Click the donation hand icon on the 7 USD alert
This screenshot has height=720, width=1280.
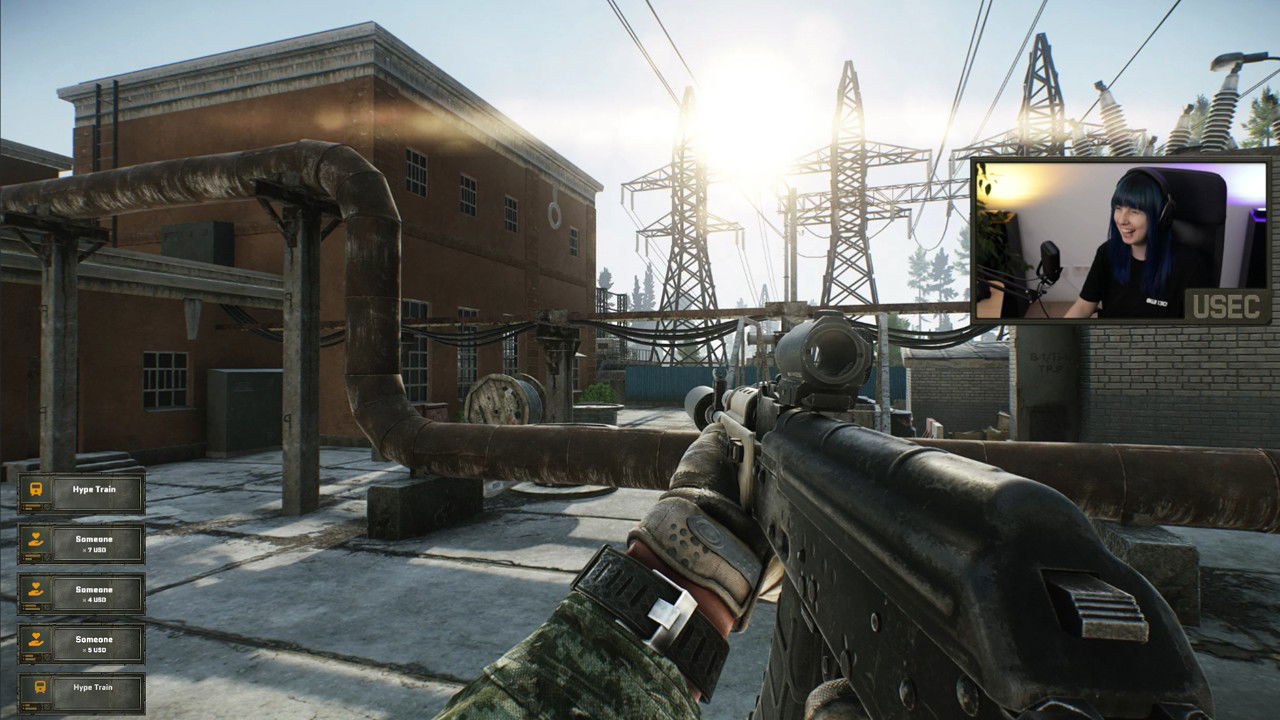[x=33, y=539]
